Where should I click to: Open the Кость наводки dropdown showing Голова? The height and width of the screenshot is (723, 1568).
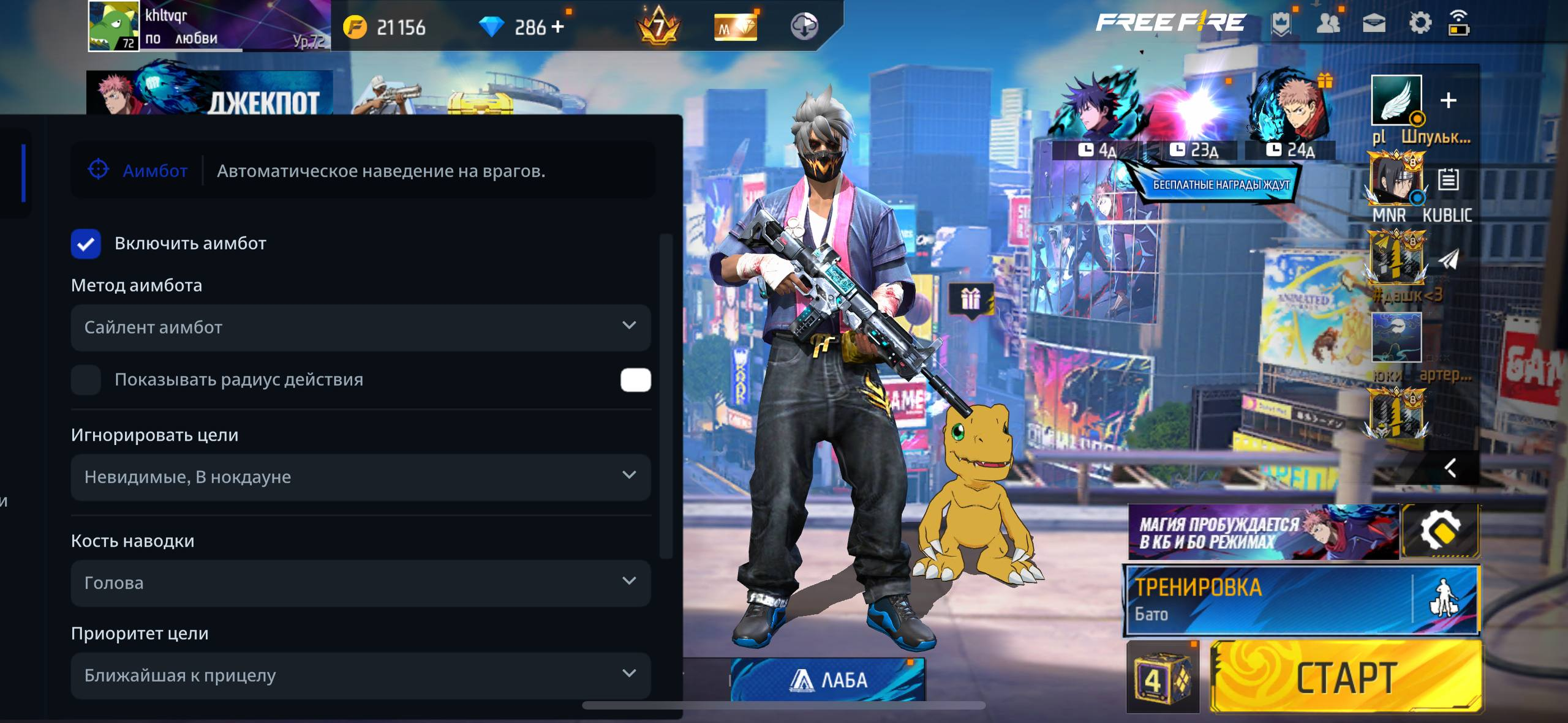pos(360,583)
